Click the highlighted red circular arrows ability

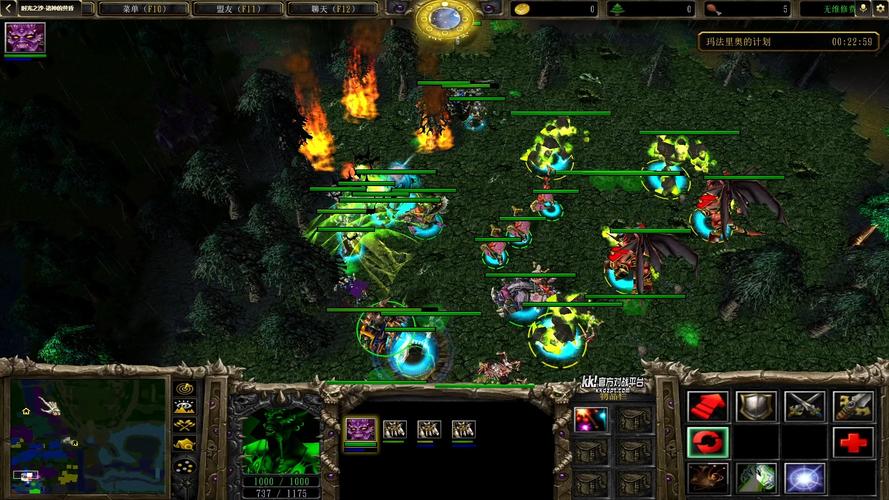pos(707,441)
